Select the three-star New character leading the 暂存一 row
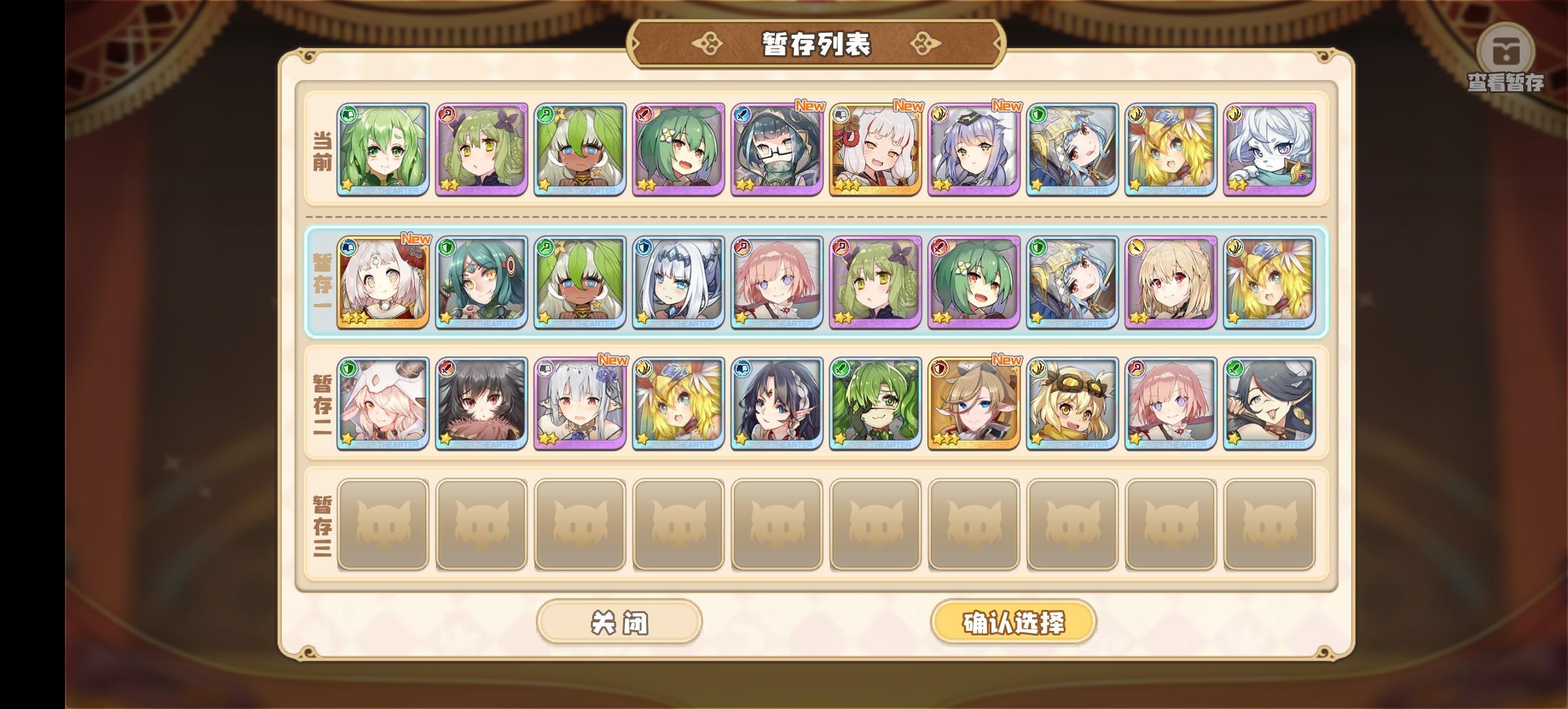This screenshot has height=709, width=1568. tap(384, 282)
